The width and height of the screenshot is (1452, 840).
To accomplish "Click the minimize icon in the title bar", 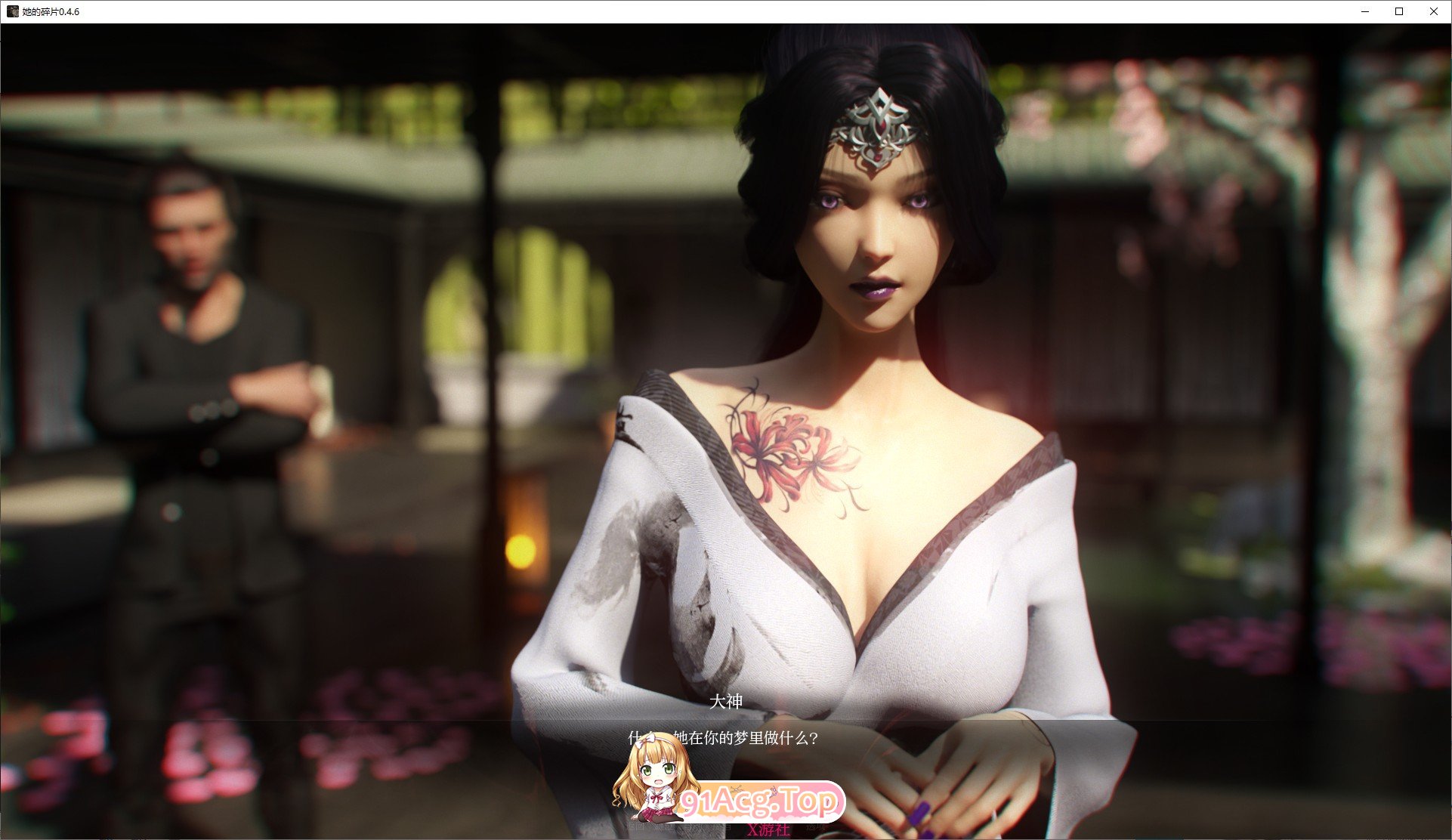I will pos(1364,11).
